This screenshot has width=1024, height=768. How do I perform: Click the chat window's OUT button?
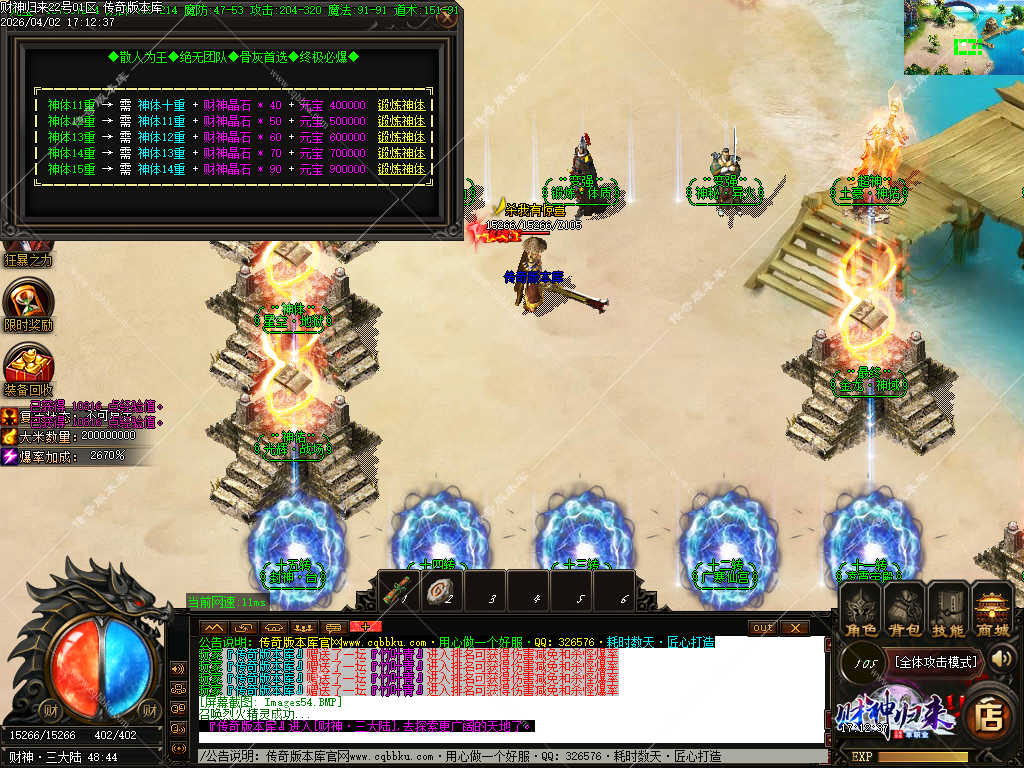click(763, 627)
